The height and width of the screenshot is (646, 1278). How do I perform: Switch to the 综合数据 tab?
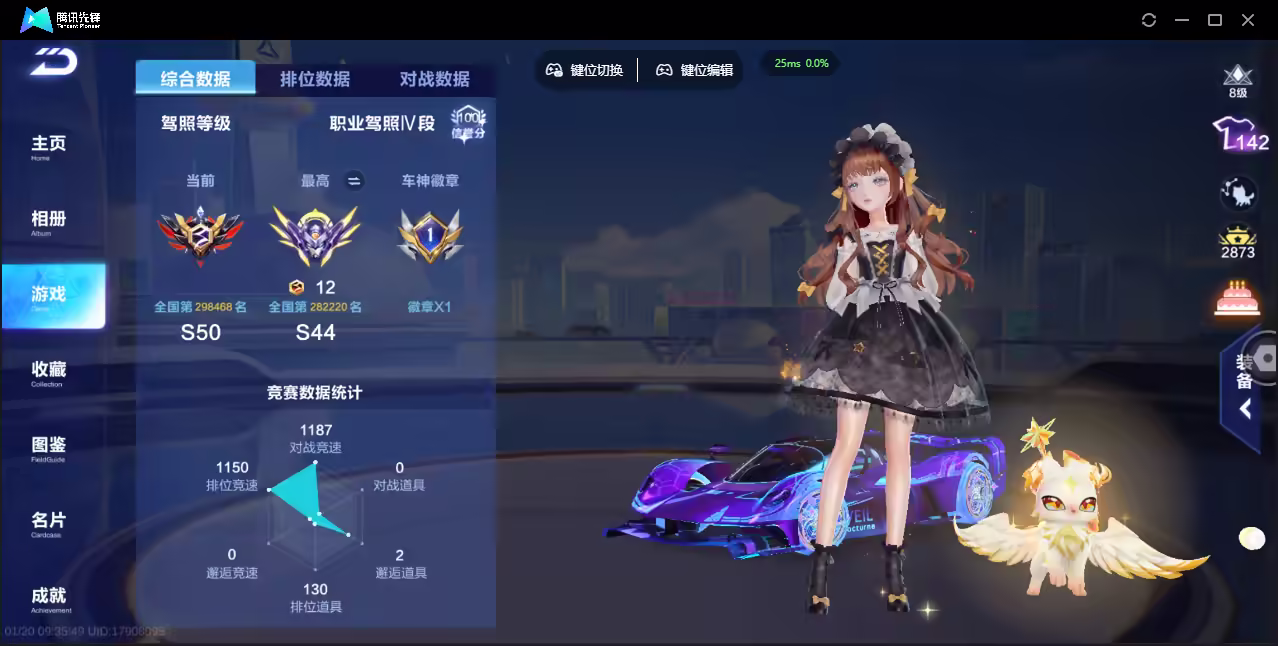point(195,79)
